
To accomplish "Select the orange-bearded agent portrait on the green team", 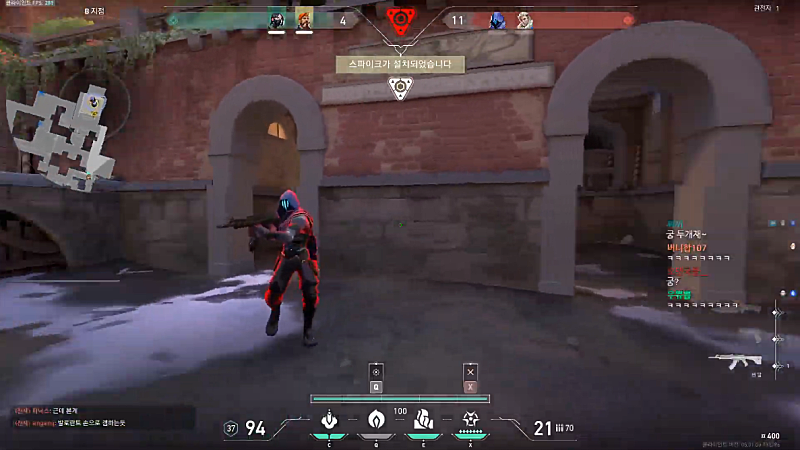I will coord(303,20).
